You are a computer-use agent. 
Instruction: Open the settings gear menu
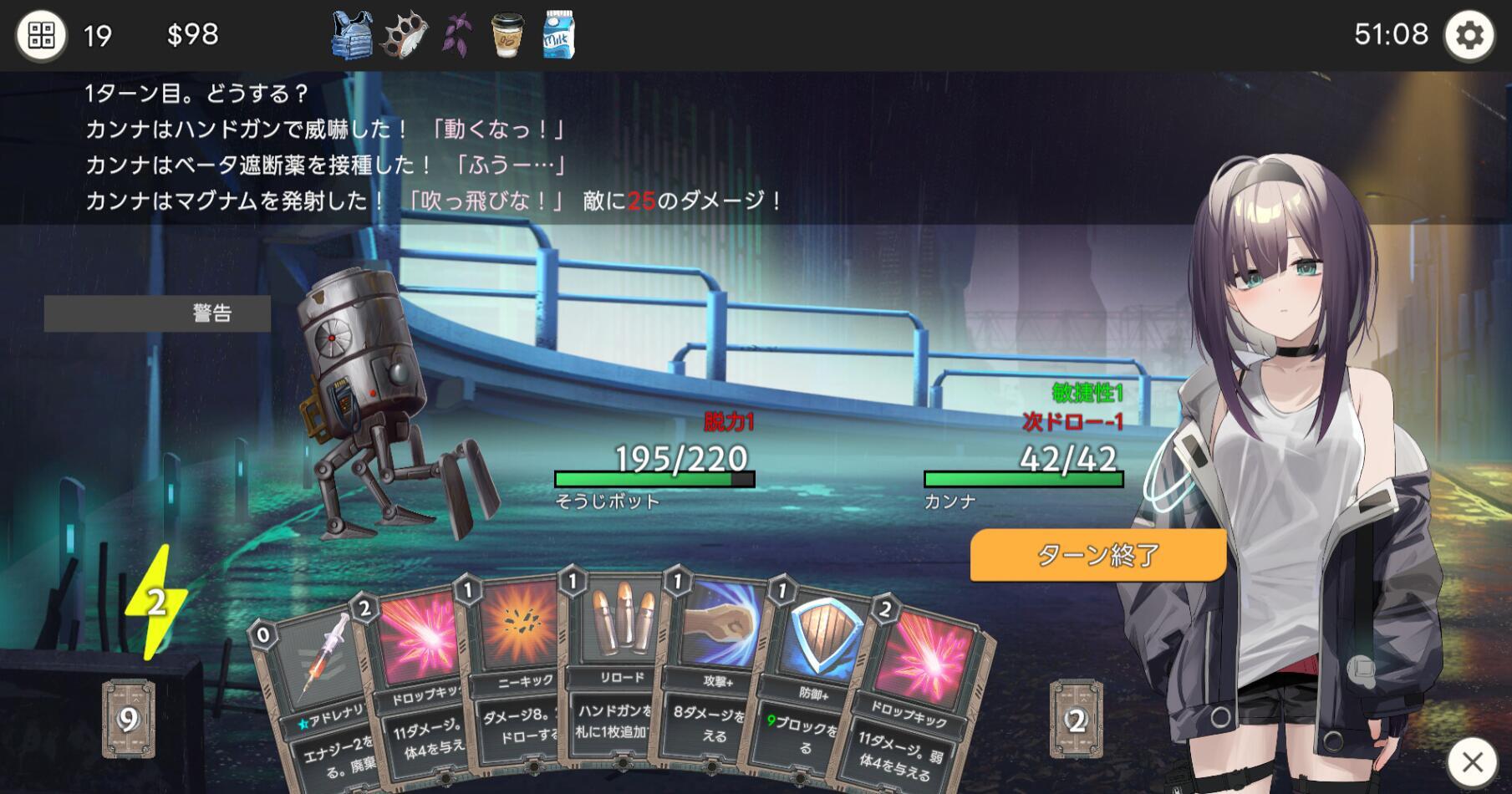(x=1469, y=36)
